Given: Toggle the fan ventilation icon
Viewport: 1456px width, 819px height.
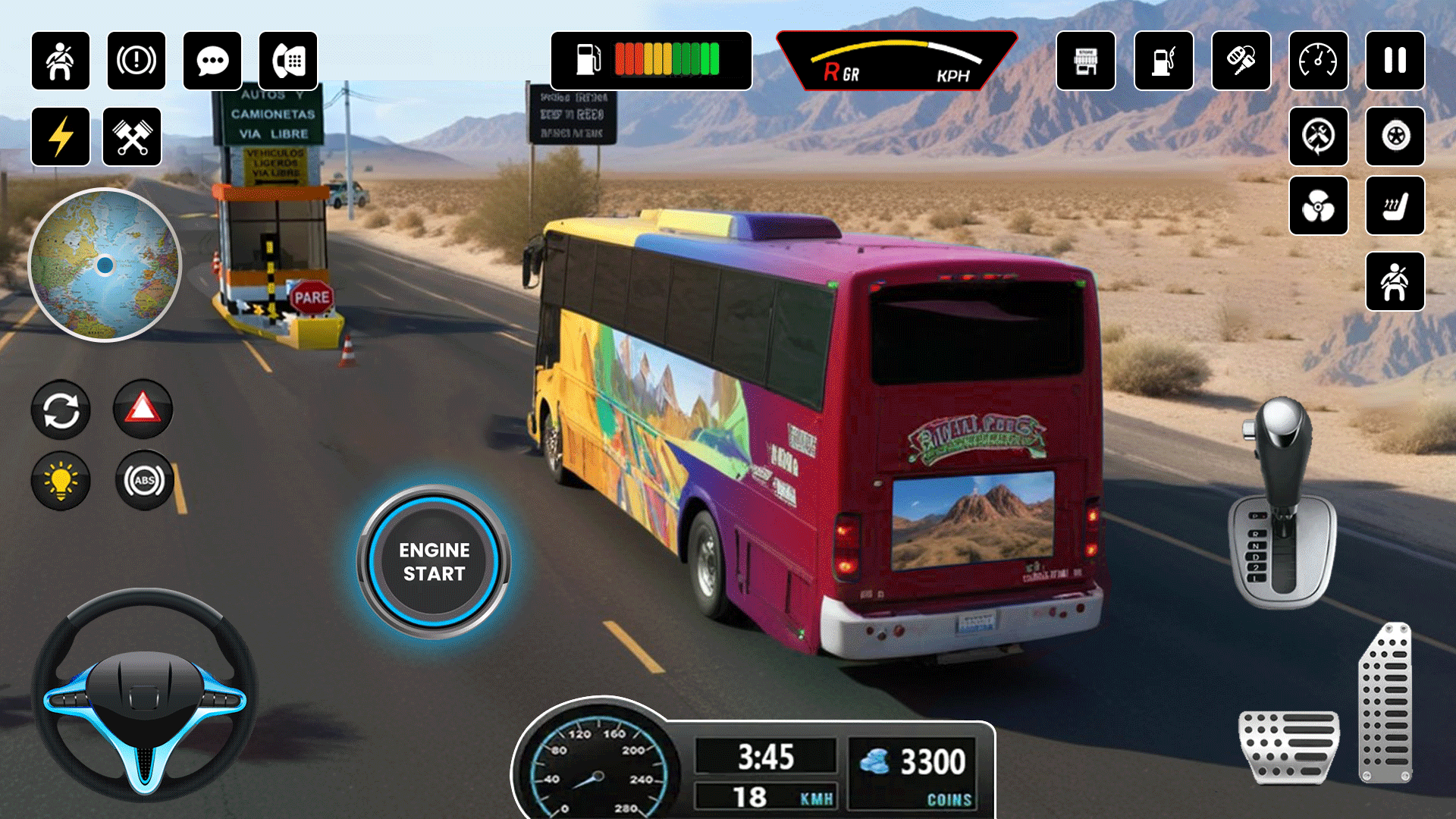Looking at the screenshot, I should [x=1318, y=206].
